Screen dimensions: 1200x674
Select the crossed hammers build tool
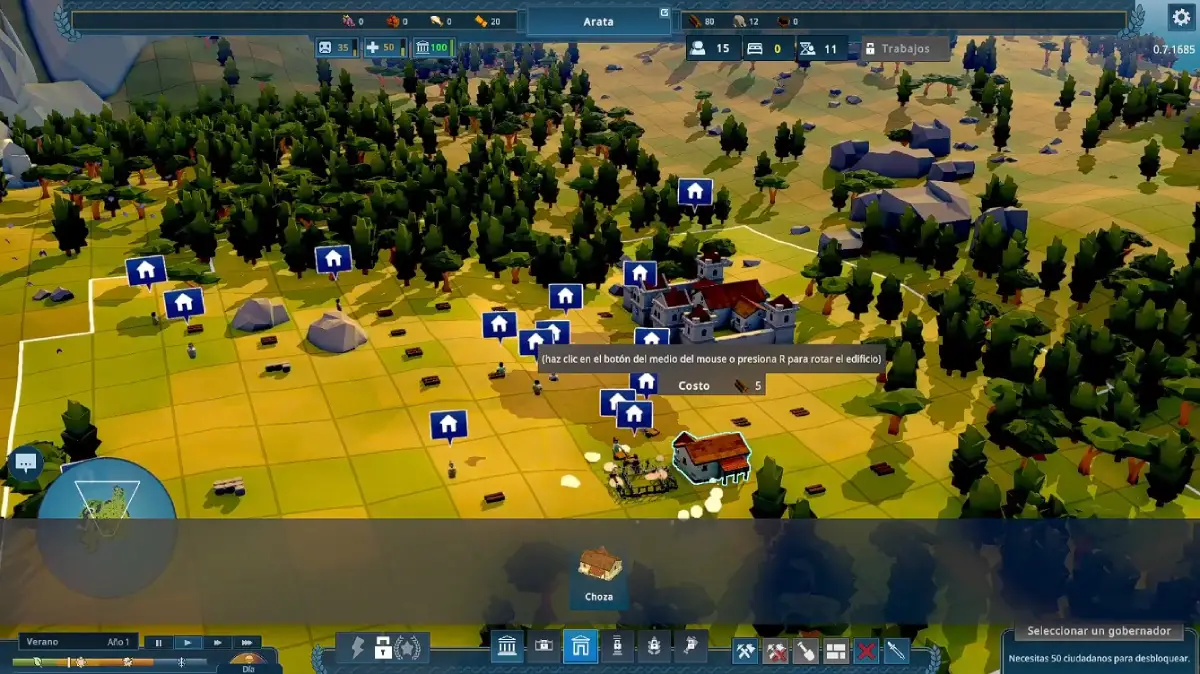click(x=745, y=651)
